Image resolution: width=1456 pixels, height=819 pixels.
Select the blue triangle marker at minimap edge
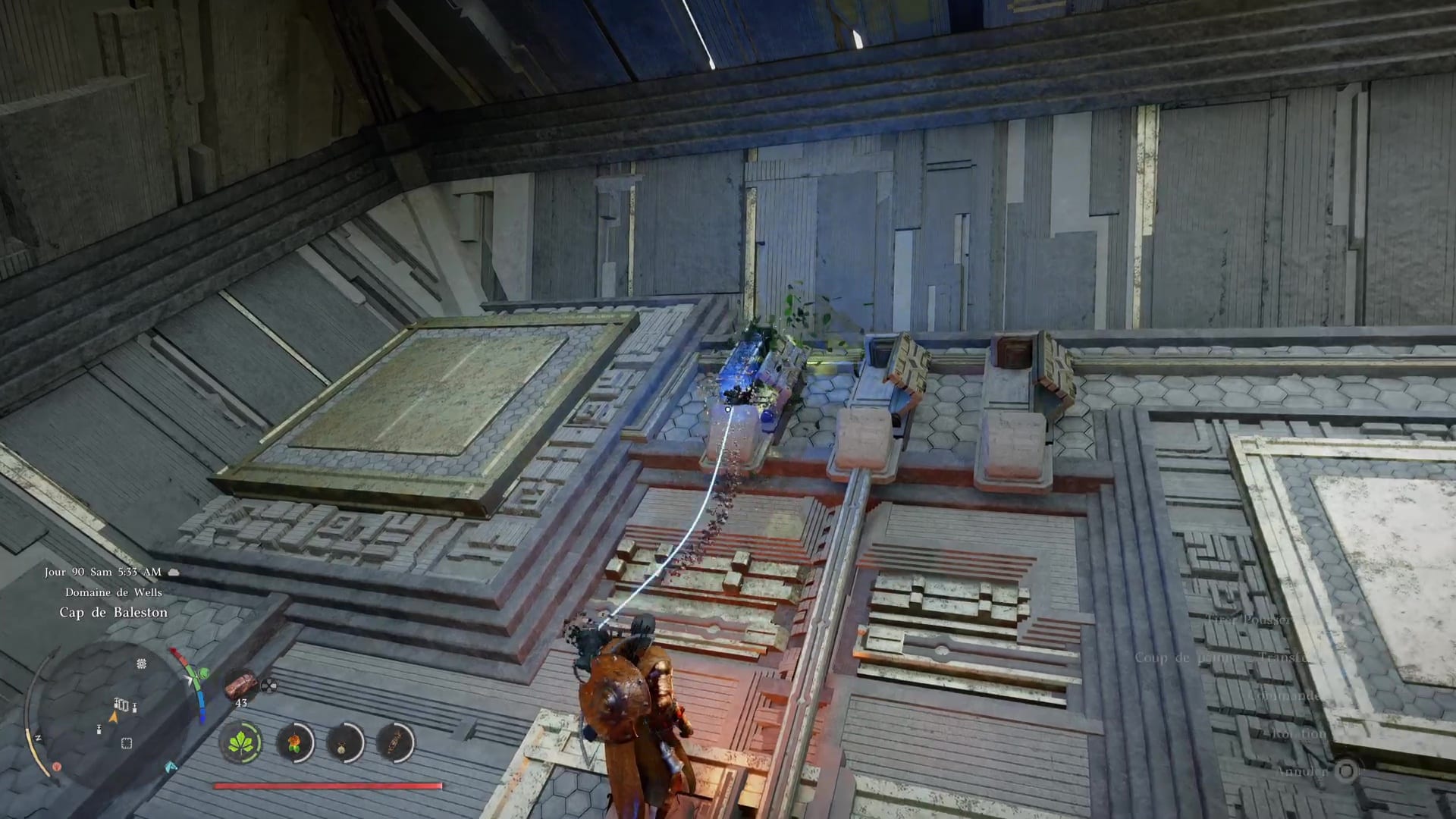171,767
